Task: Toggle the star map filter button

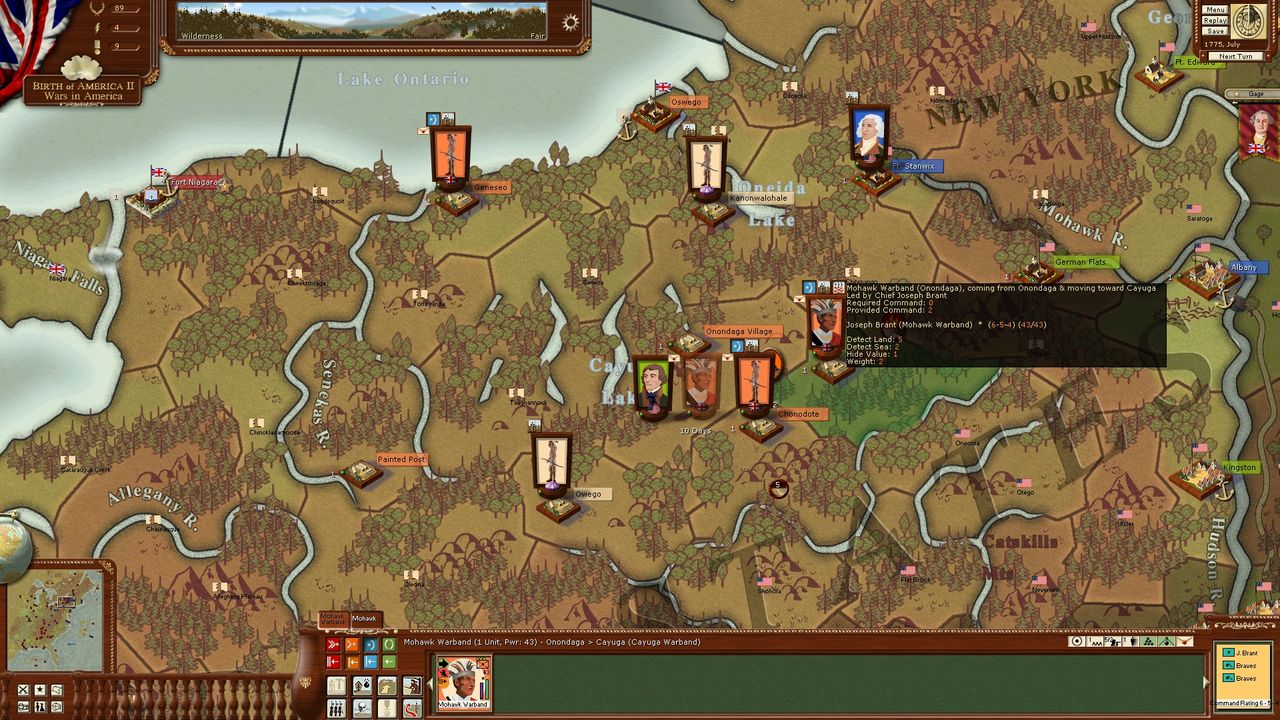Action: [40, 690]
